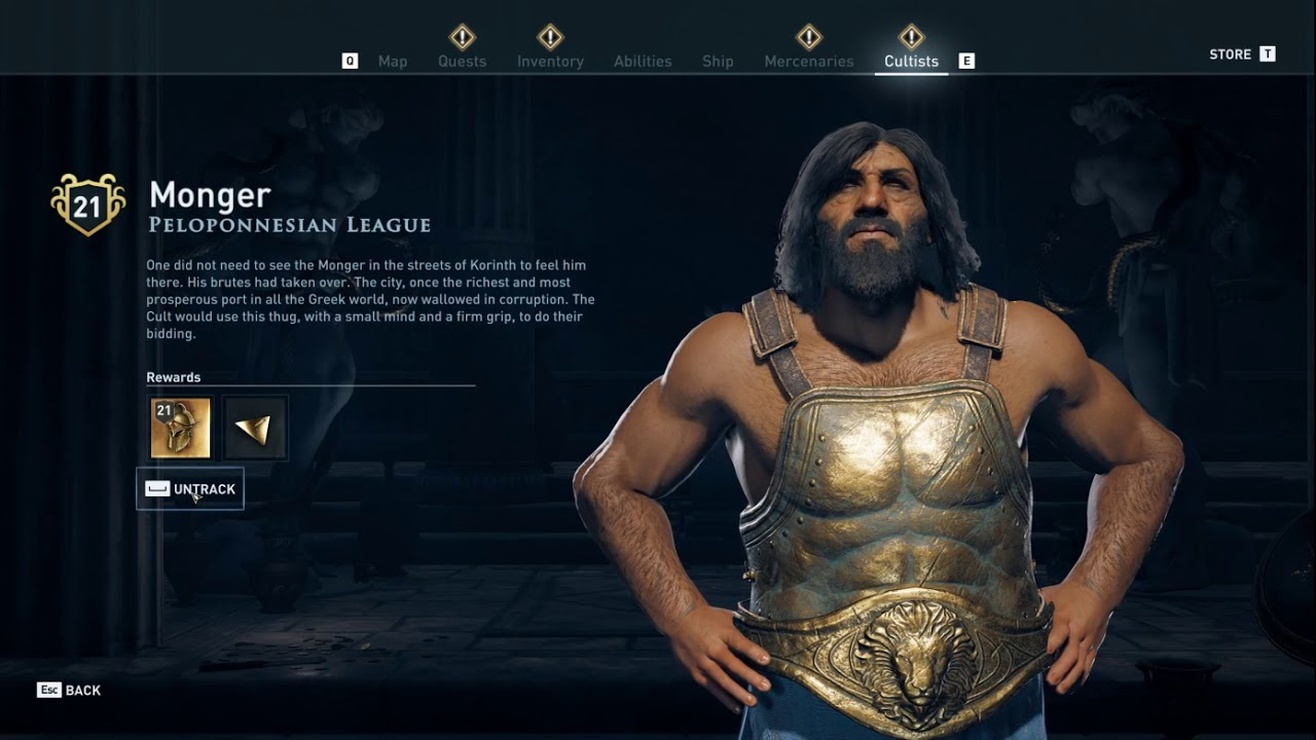Open the Inventory tab

[549, 61]
